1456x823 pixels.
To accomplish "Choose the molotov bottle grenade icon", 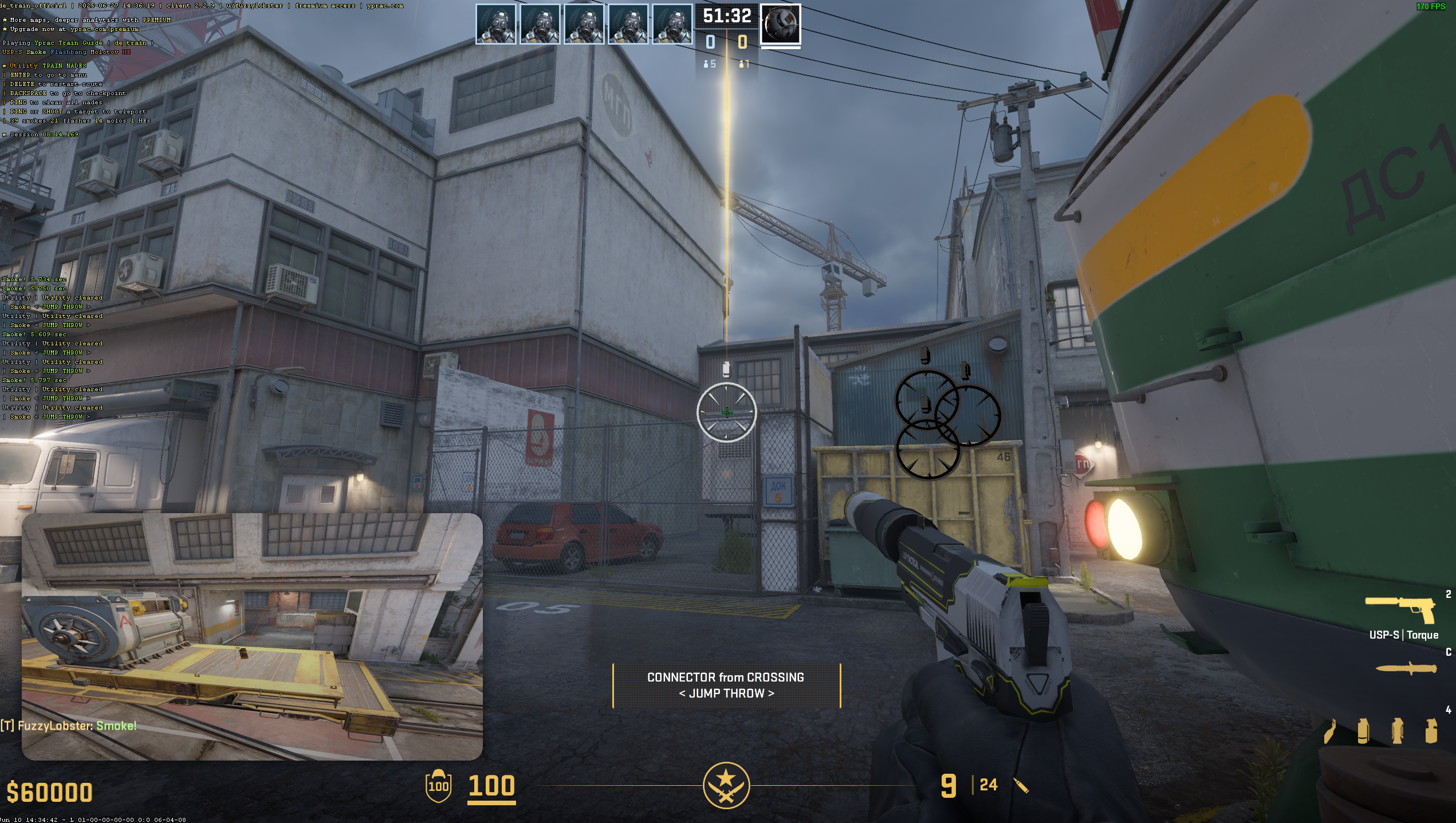I will (1330, 731).
